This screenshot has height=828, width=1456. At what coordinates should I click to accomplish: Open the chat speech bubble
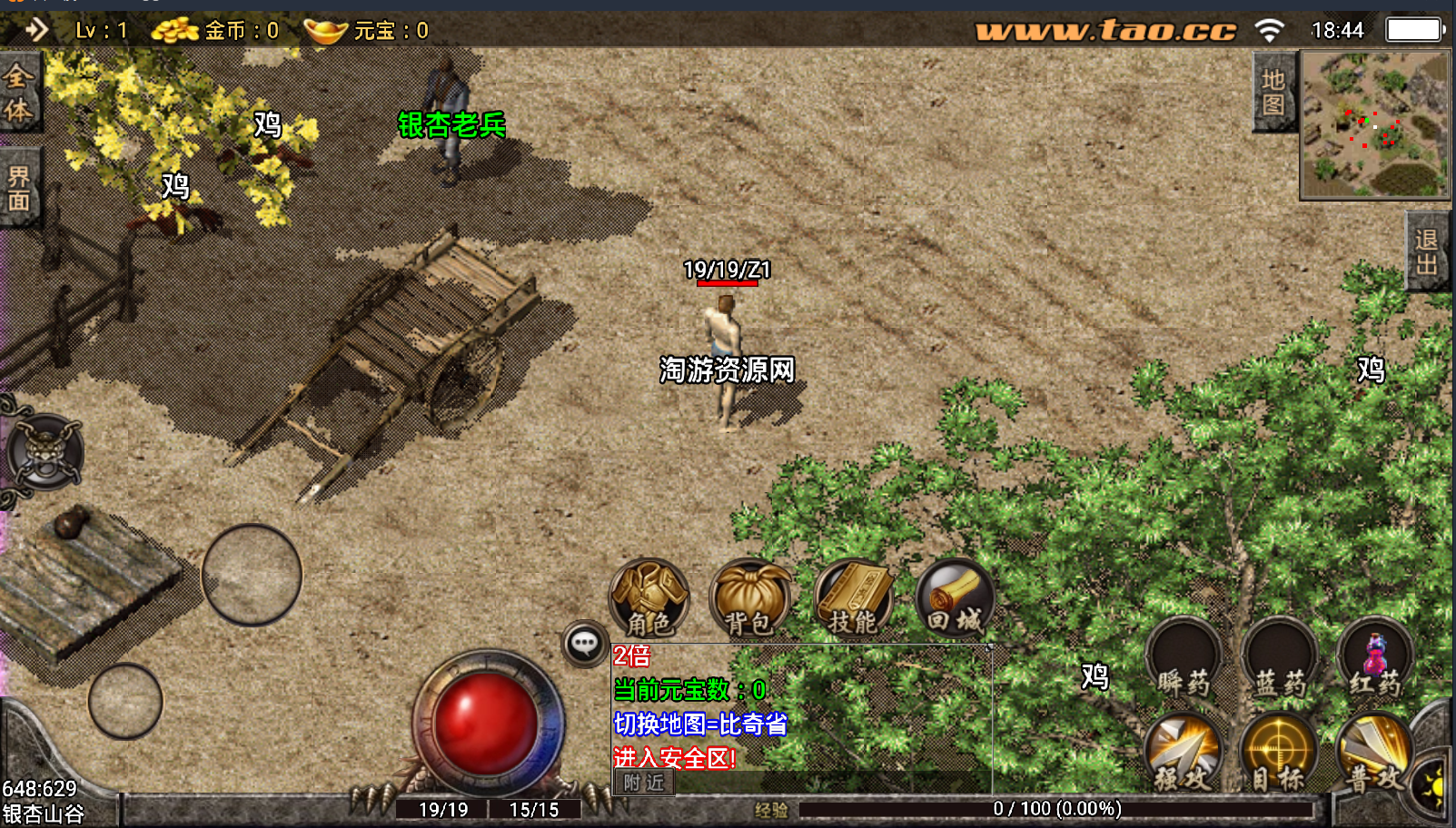coord(585,645)
